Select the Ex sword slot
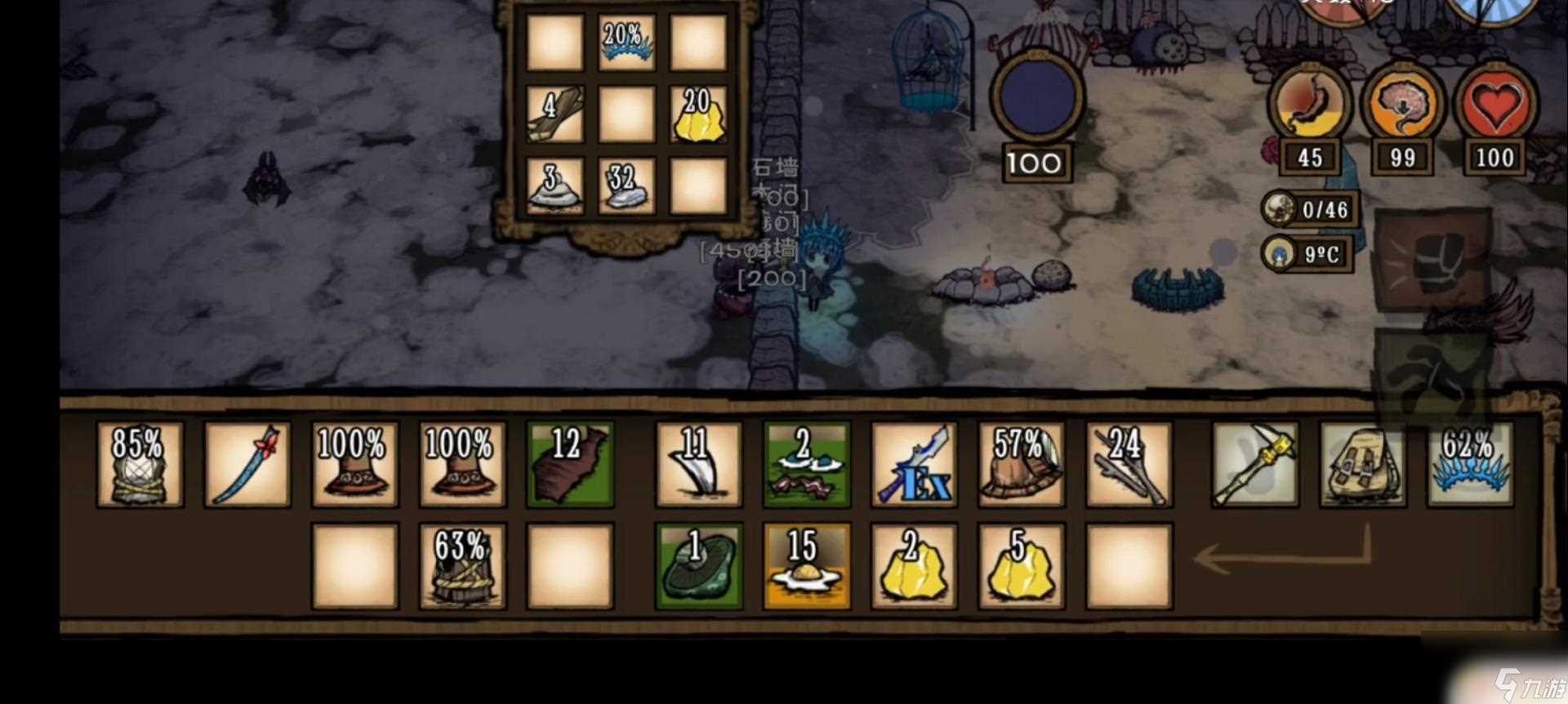1568x704 pixels. click(913, 464)
